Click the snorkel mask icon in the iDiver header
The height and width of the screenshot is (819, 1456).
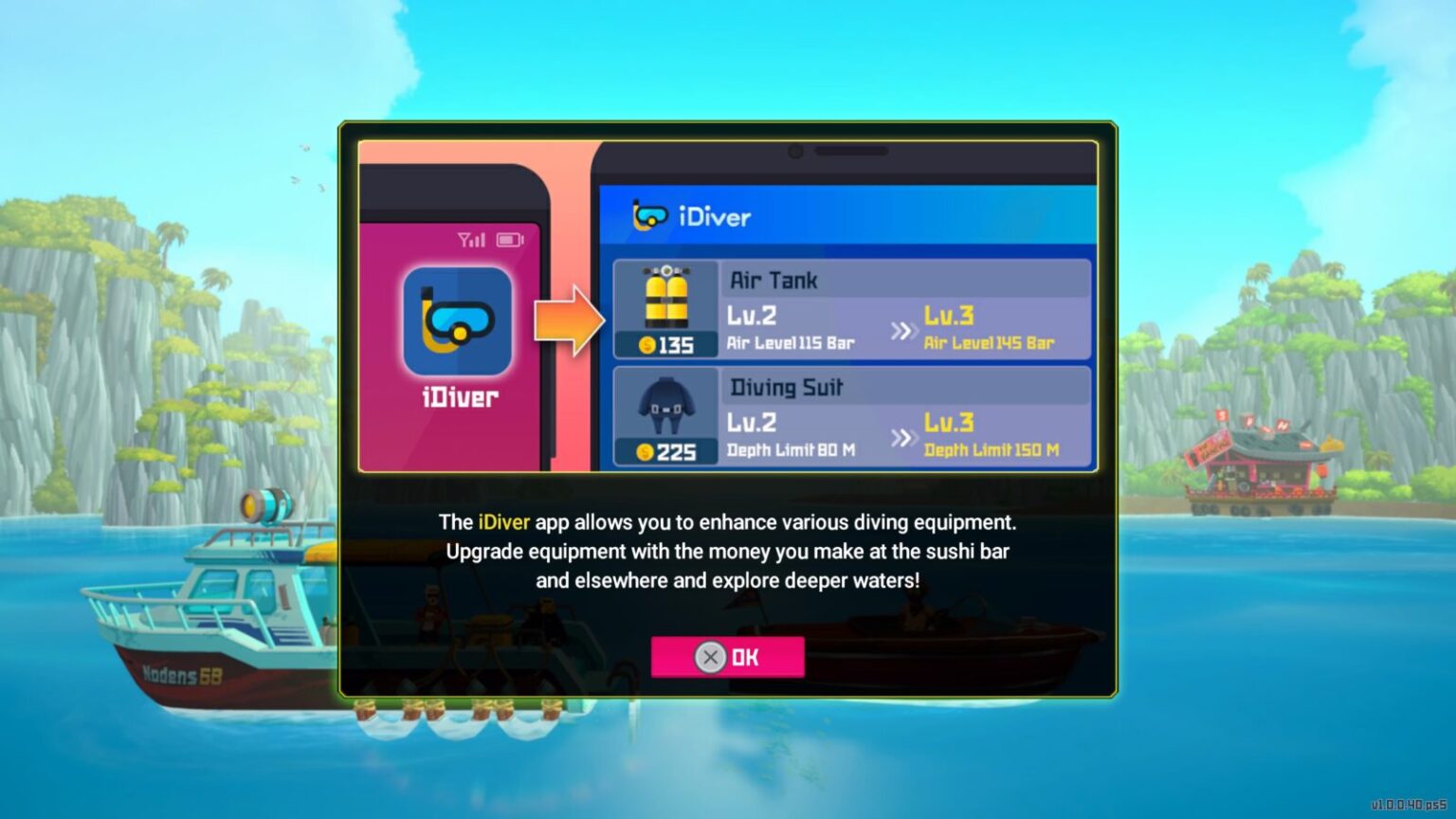pyautogui.click(x=651, y=217)
